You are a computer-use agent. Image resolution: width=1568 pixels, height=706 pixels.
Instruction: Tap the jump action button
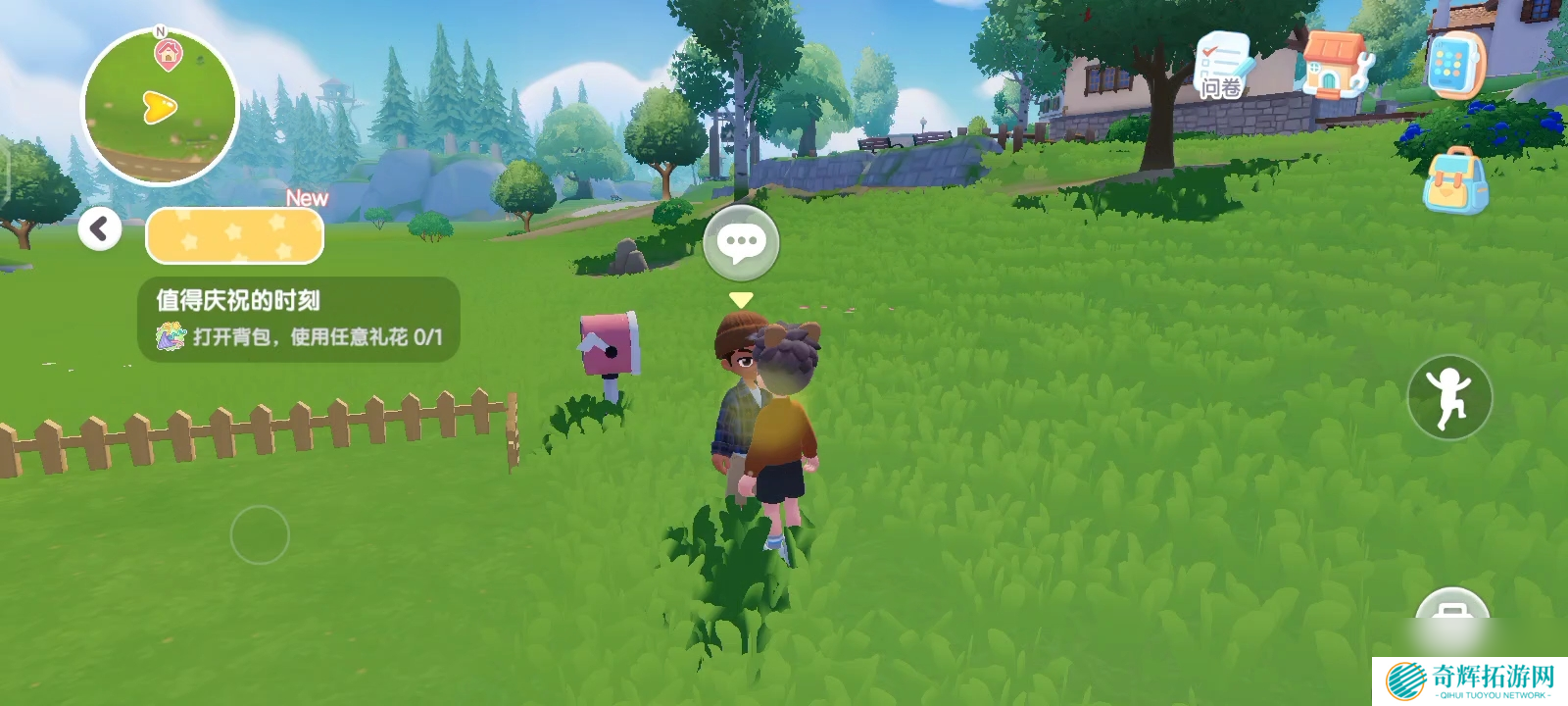click(x=1449, y=397)
